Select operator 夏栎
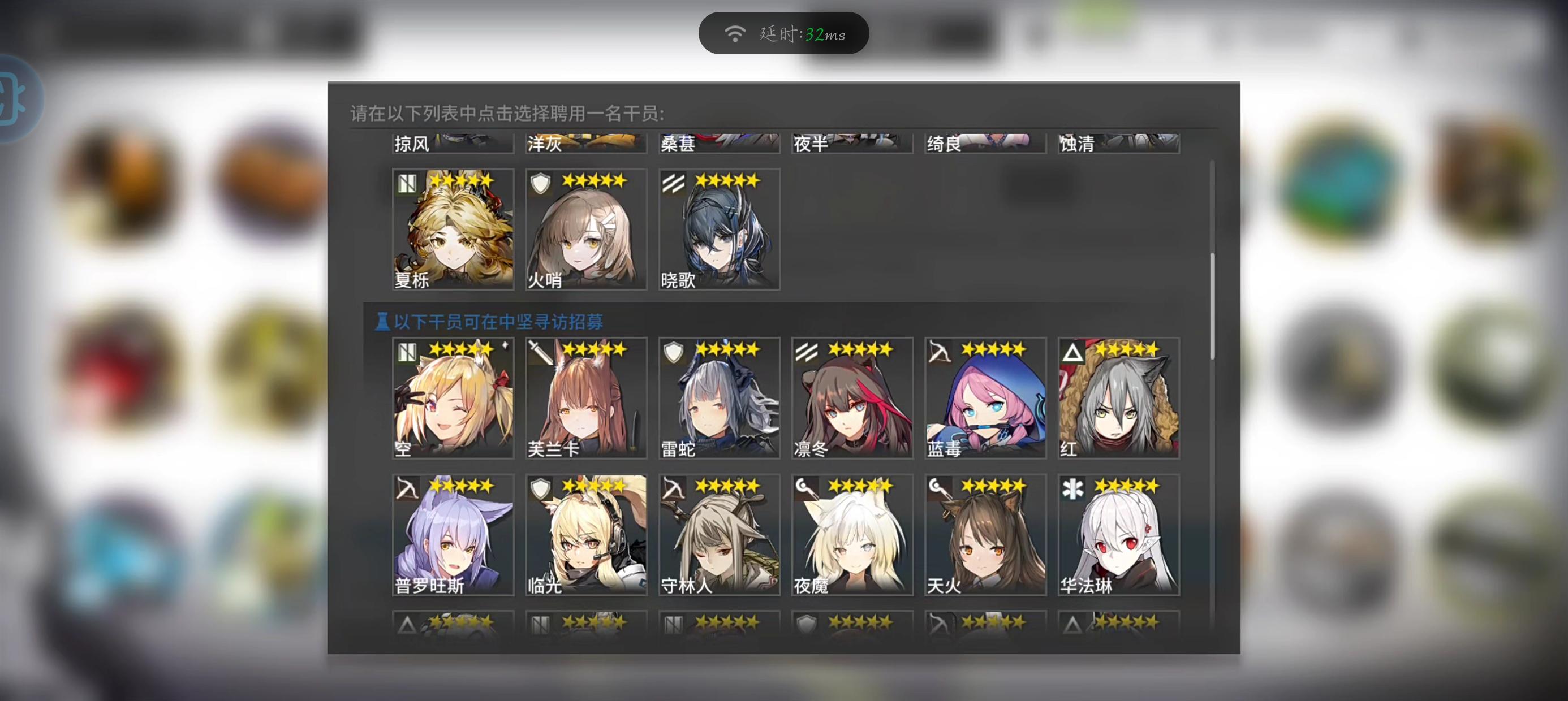1568x701 pixels. click(453, 228)
